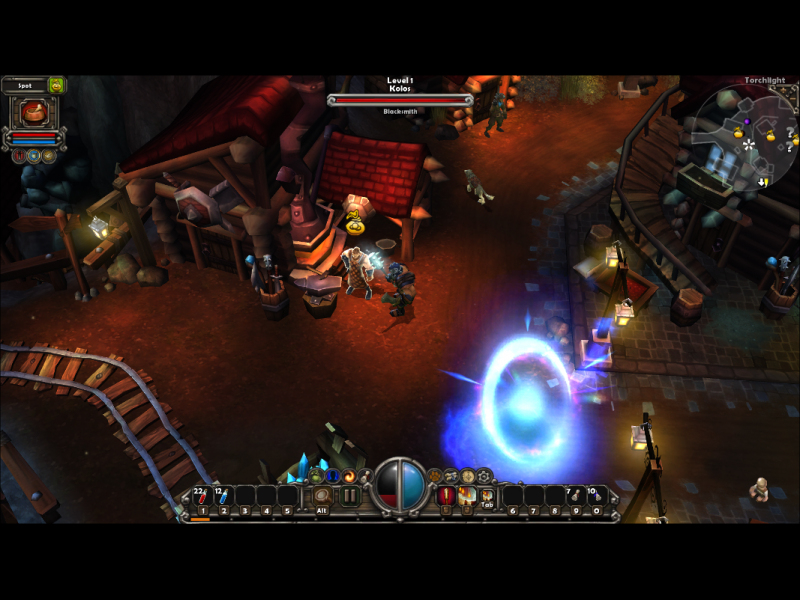Use the red health potion in slot 1
The image size is (800, 600).
pos(201,496)
